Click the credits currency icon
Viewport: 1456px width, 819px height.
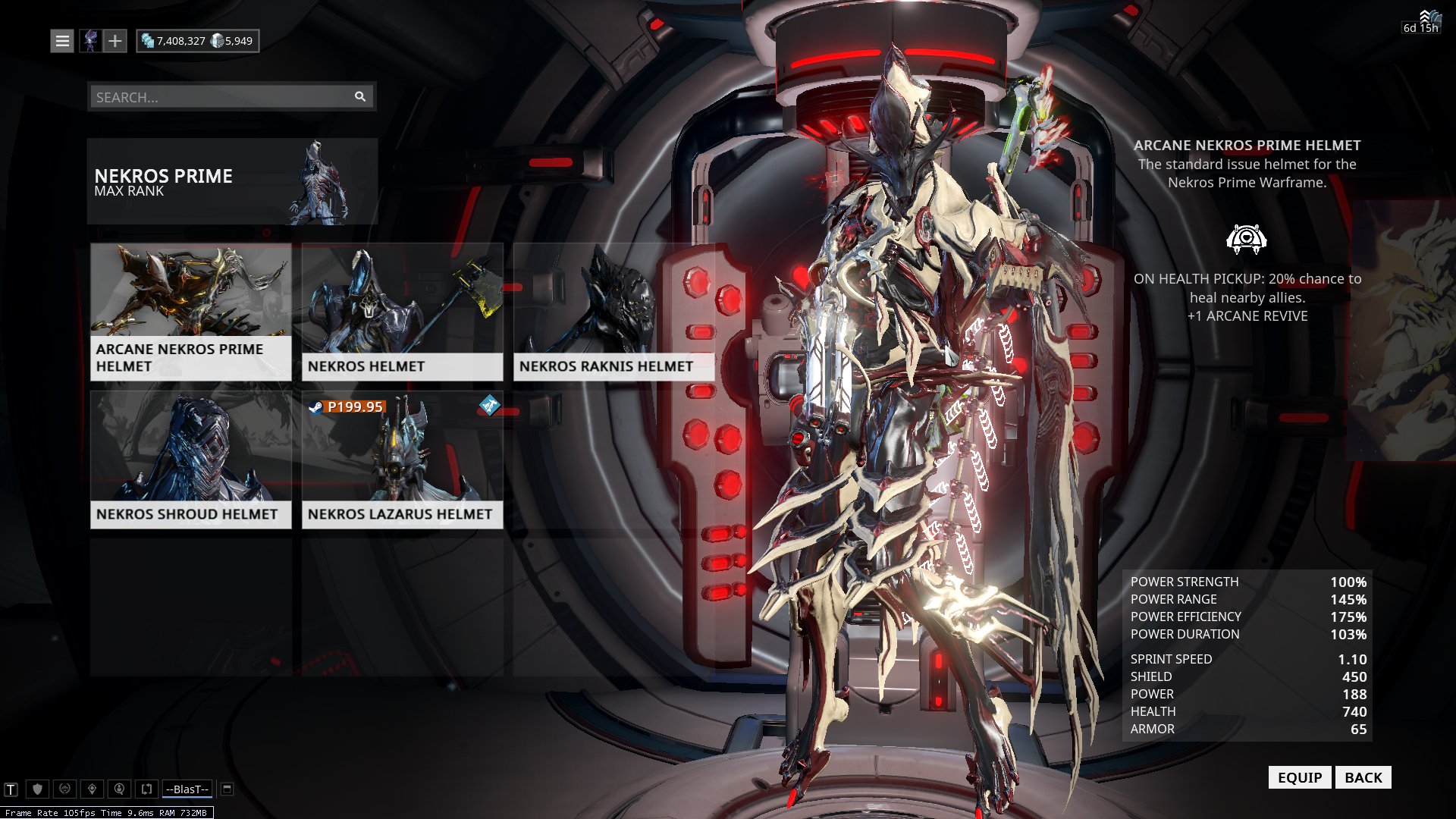pyautogui.click(x=148, y=41)
